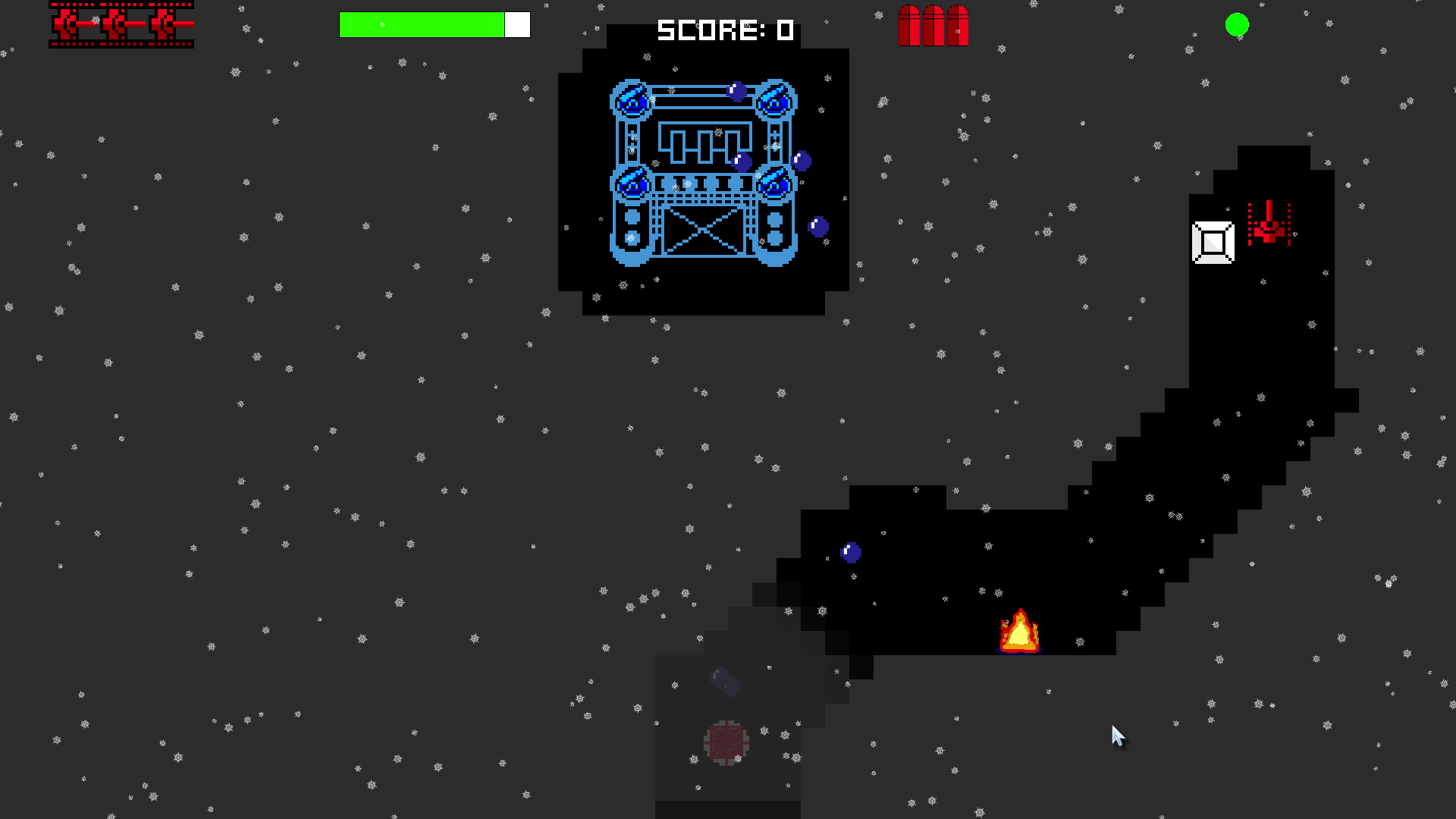The width and height of the screenshot is (1456, 819).
Task: Click the top-right cannon of the blue station
Action: point(774,100)
